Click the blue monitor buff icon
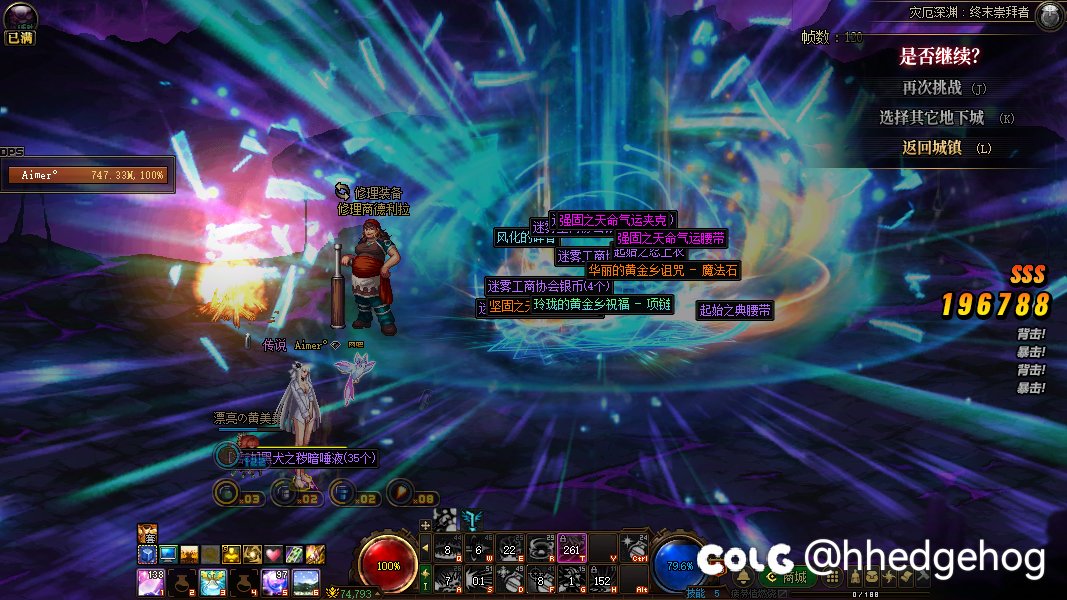 168,553
